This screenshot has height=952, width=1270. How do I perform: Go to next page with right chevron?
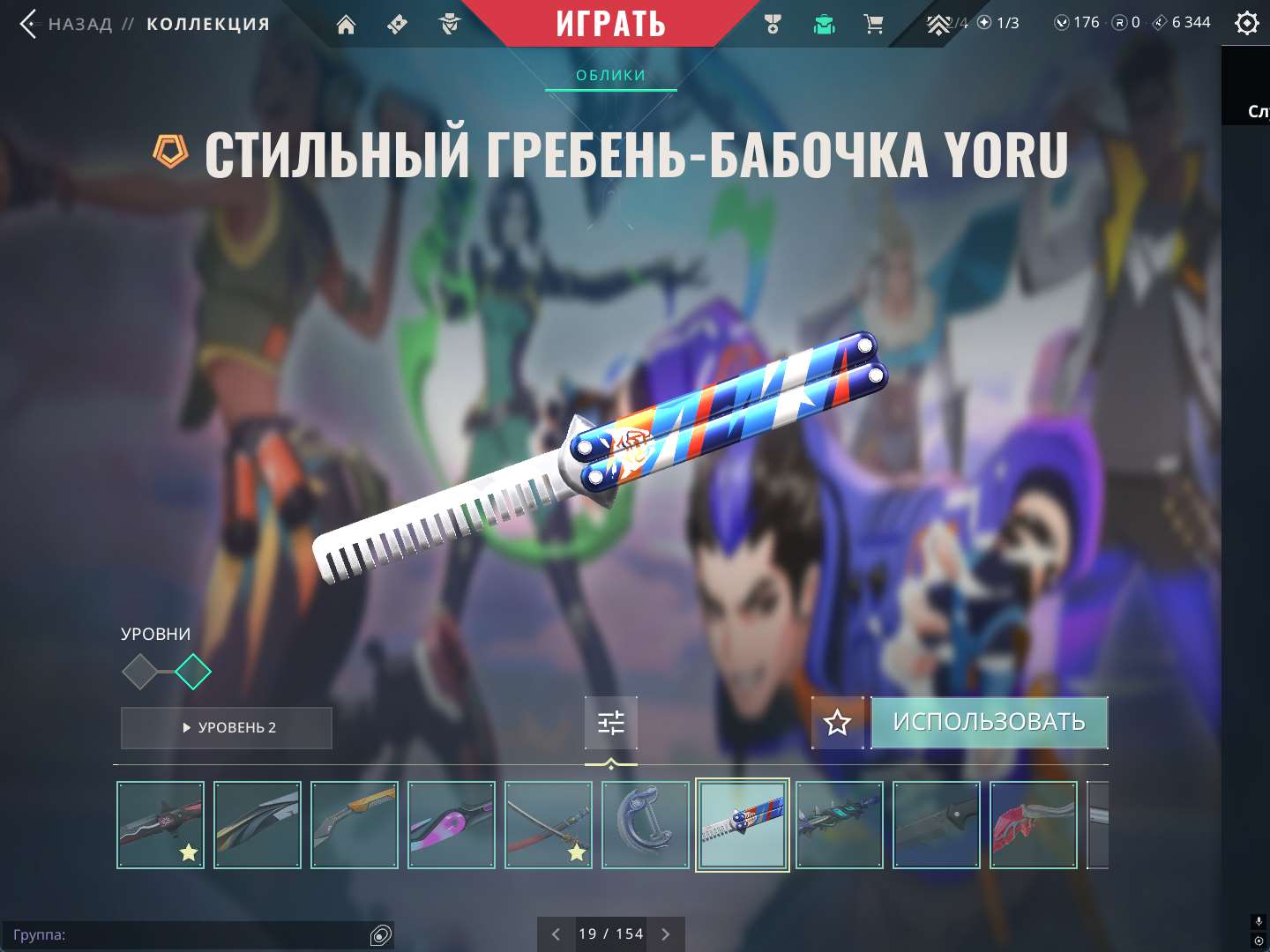click(664, 933)
